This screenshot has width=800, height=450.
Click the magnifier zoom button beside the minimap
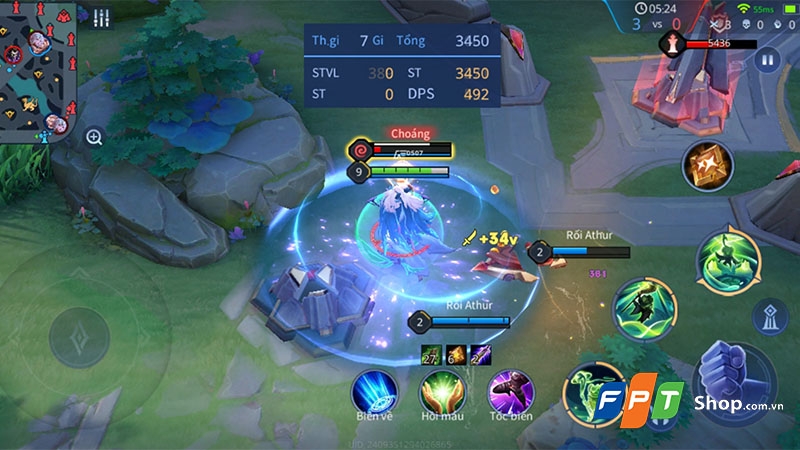pyautogui.click(x=94, y=137)
